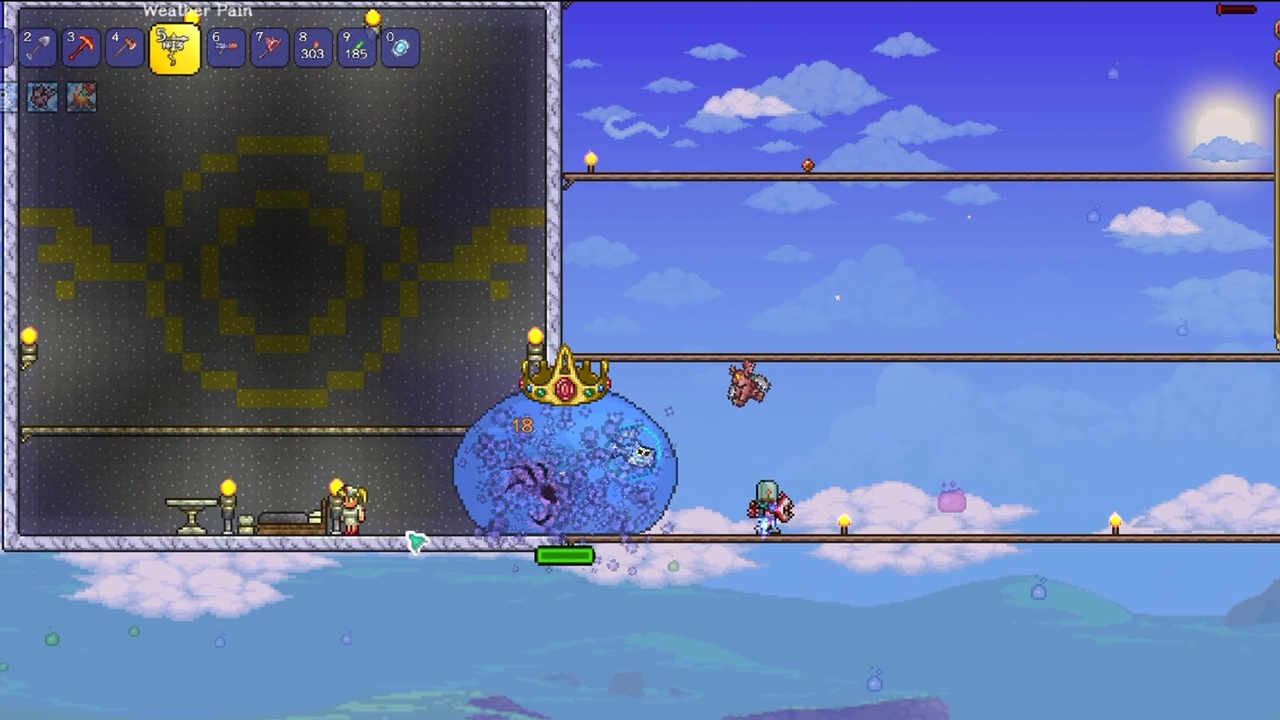Click the bed to set spawn point
The height and width of the screenshot is (720, 1280).
coord(290,522)
